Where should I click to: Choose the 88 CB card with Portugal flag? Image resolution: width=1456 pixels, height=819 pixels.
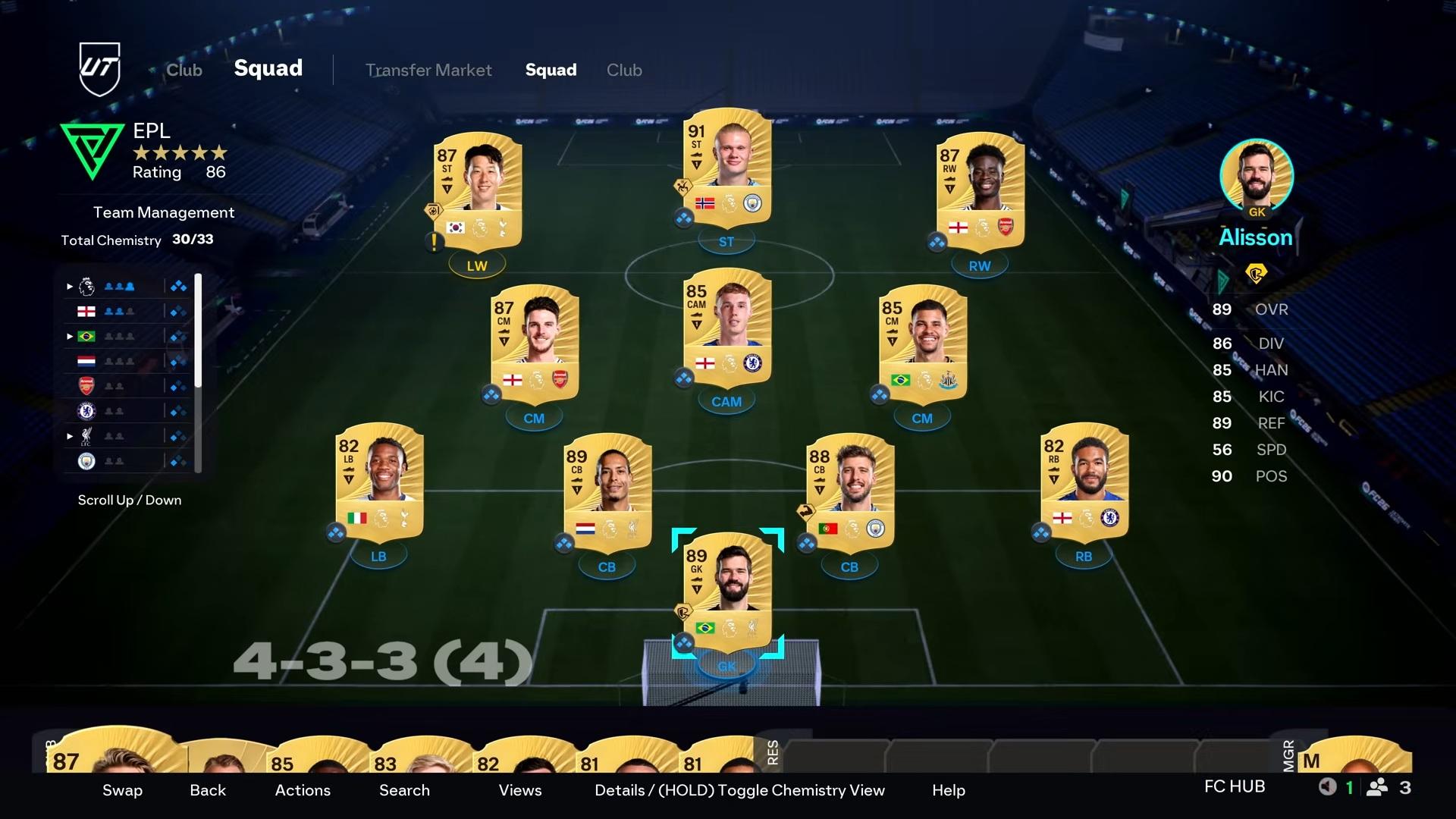click(x=849, y=492)
